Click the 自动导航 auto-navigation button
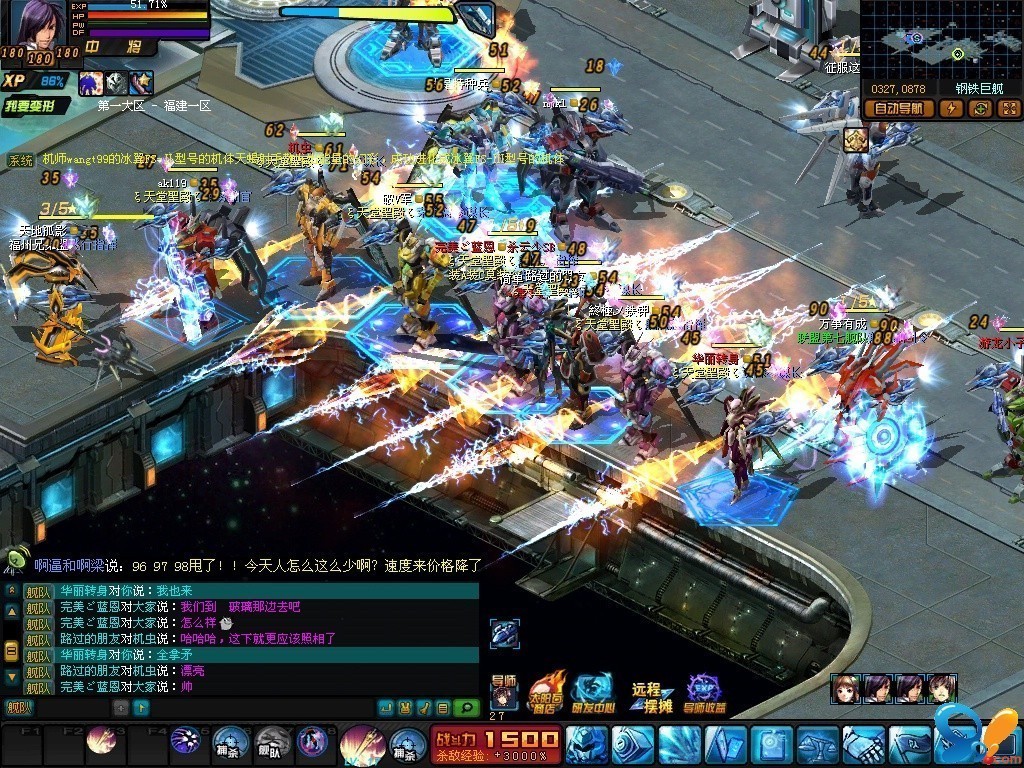This screenshot has width=1024, height=768. pos(898,108)
